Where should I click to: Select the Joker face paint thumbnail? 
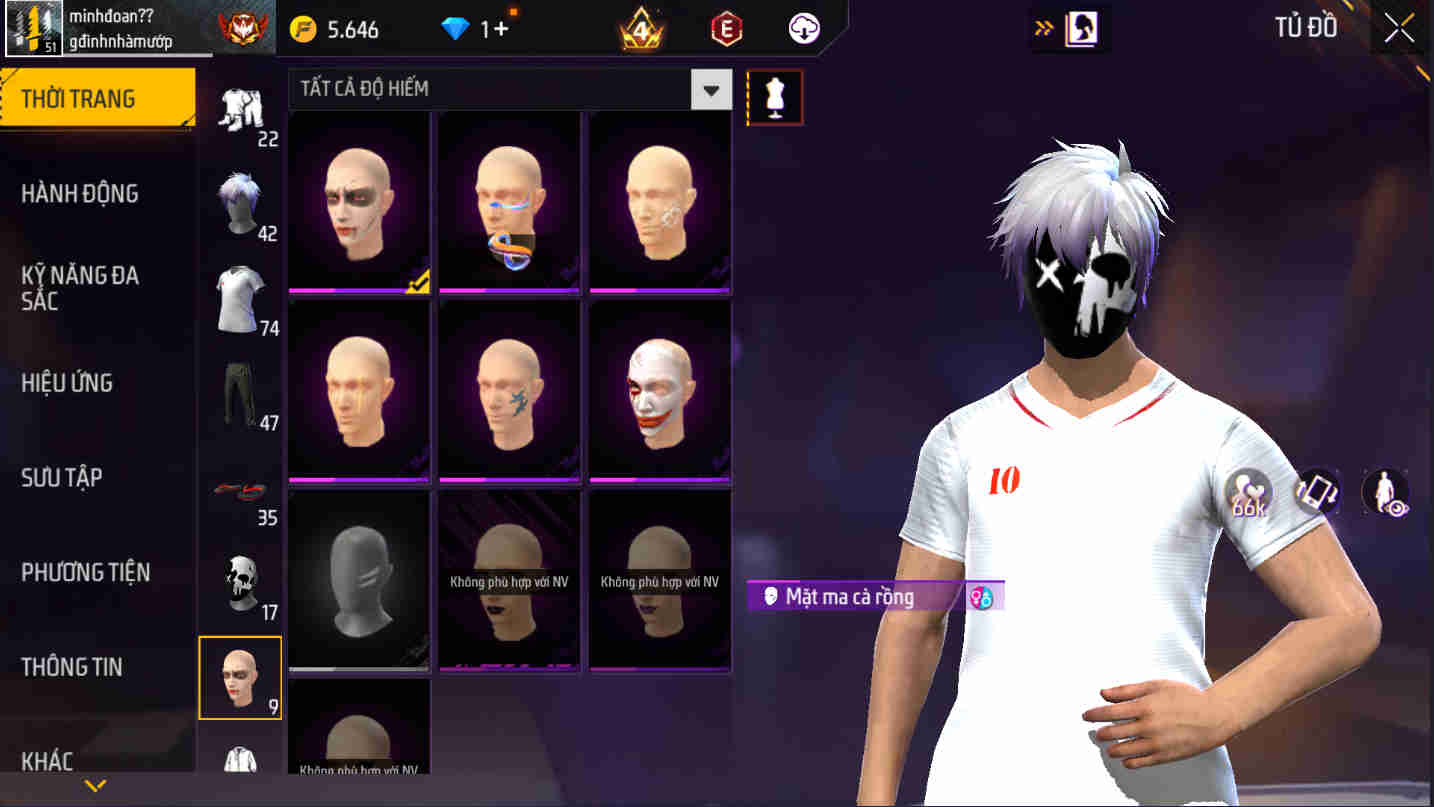coord(659,391)
